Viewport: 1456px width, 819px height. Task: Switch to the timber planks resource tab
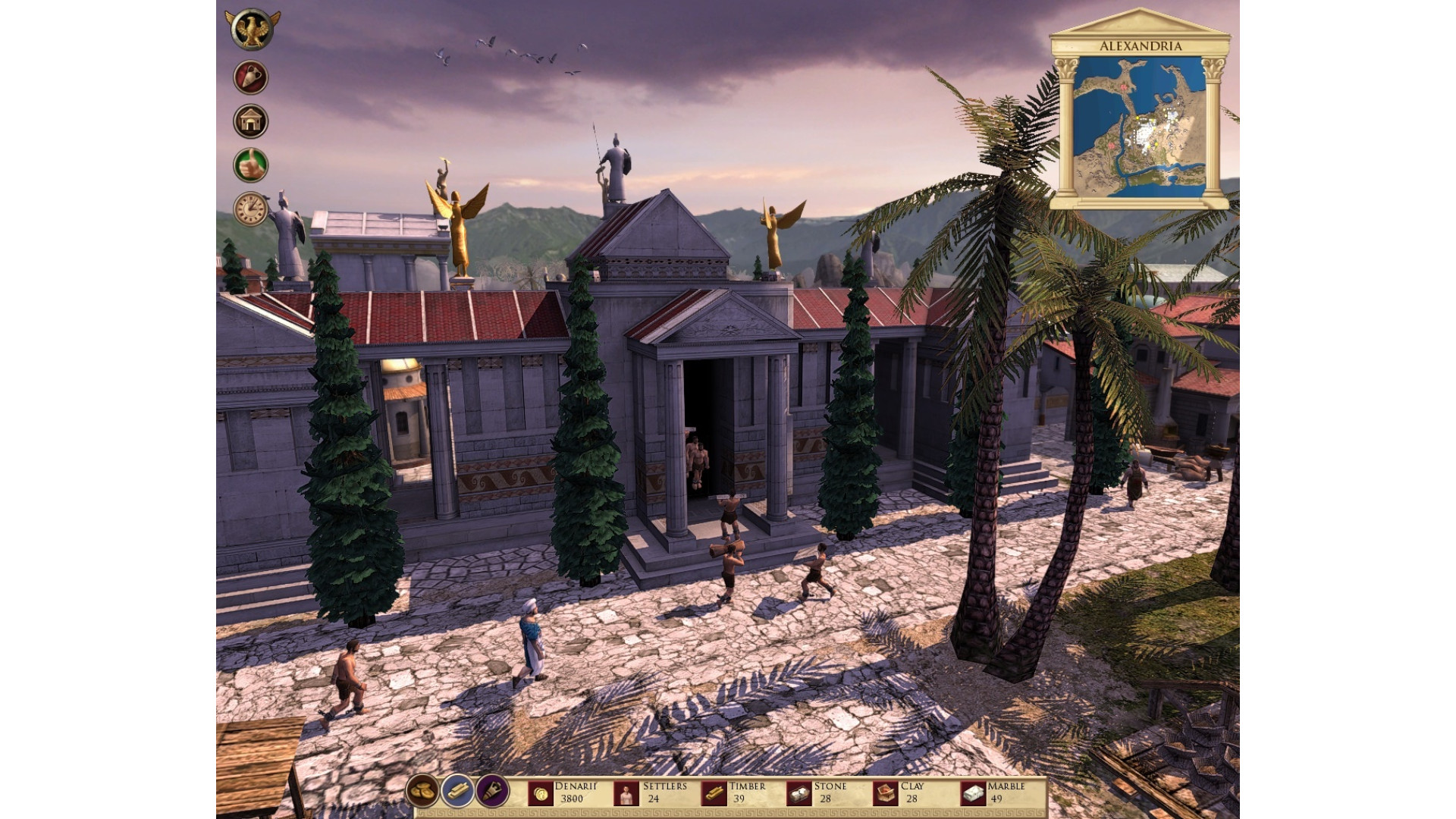(x=457, y=792)
